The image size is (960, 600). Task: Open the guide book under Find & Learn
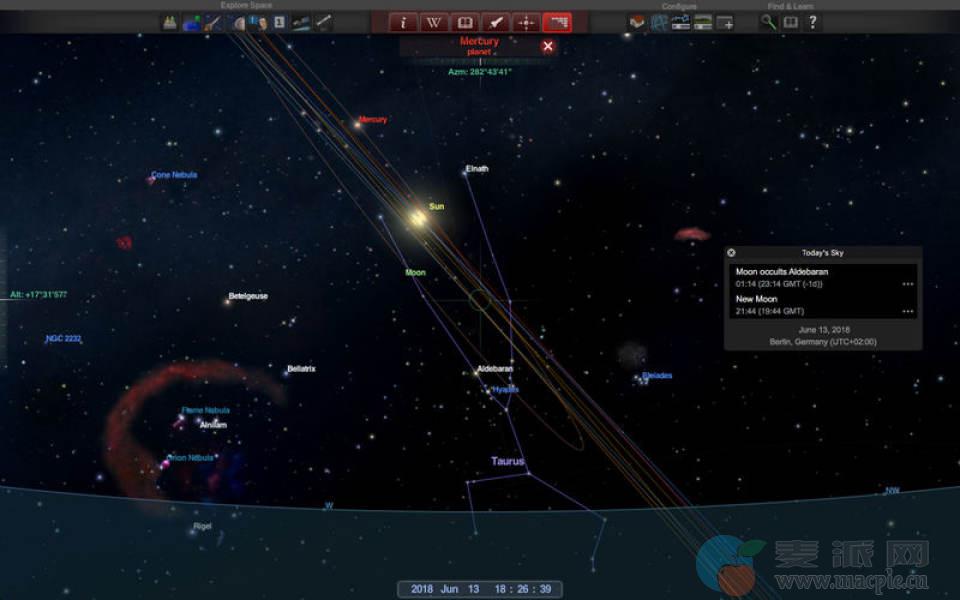pos(790,22)
